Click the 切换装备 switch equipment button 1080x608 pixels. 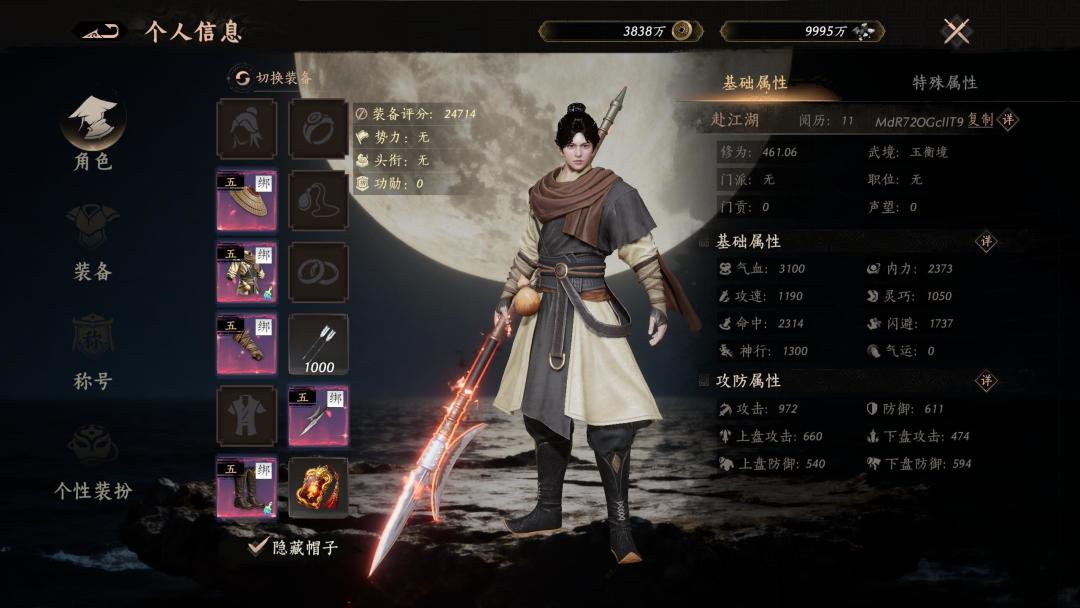point(272,78)
